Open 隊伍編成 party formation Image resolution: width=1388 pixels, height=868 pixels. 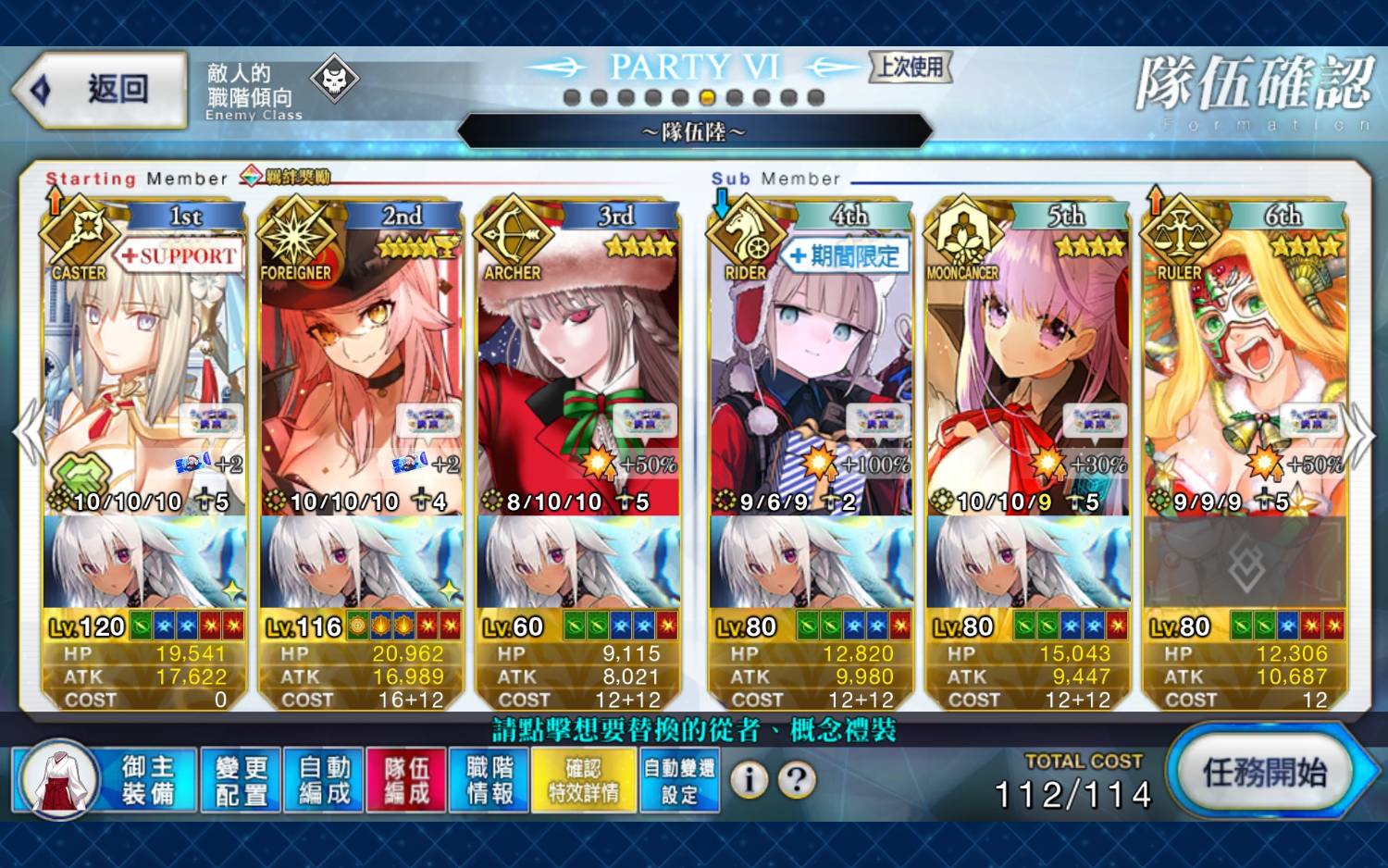tap(406, 780)
